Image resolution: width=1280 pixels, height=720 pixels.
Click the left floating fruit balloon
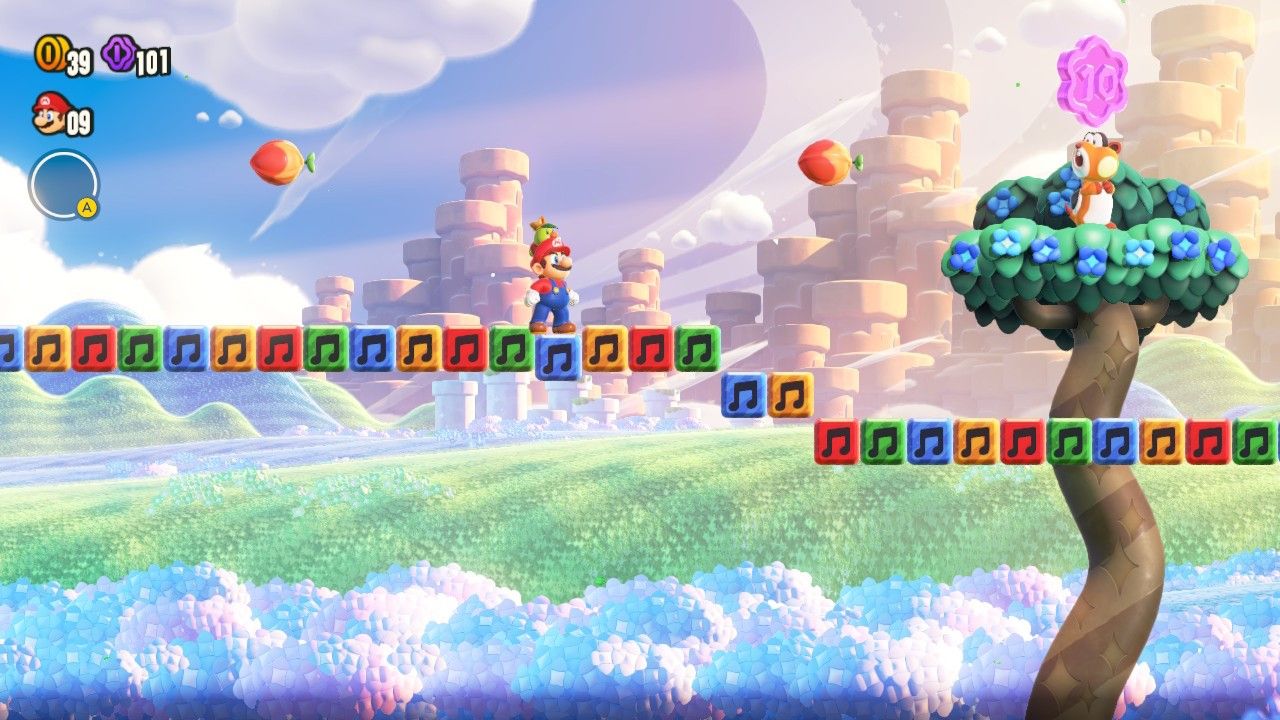[x=277, y=162]
